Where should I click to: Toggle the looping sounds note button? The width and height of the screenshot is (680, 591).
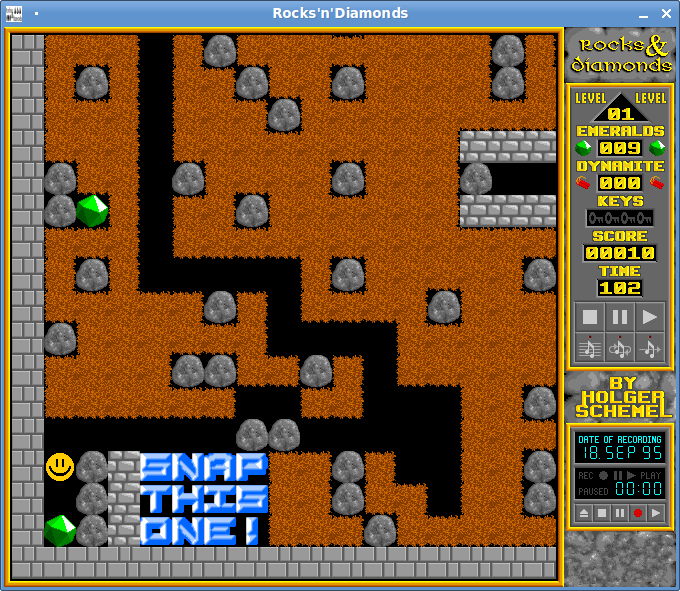pyautogui.click(x=620, y=347)
